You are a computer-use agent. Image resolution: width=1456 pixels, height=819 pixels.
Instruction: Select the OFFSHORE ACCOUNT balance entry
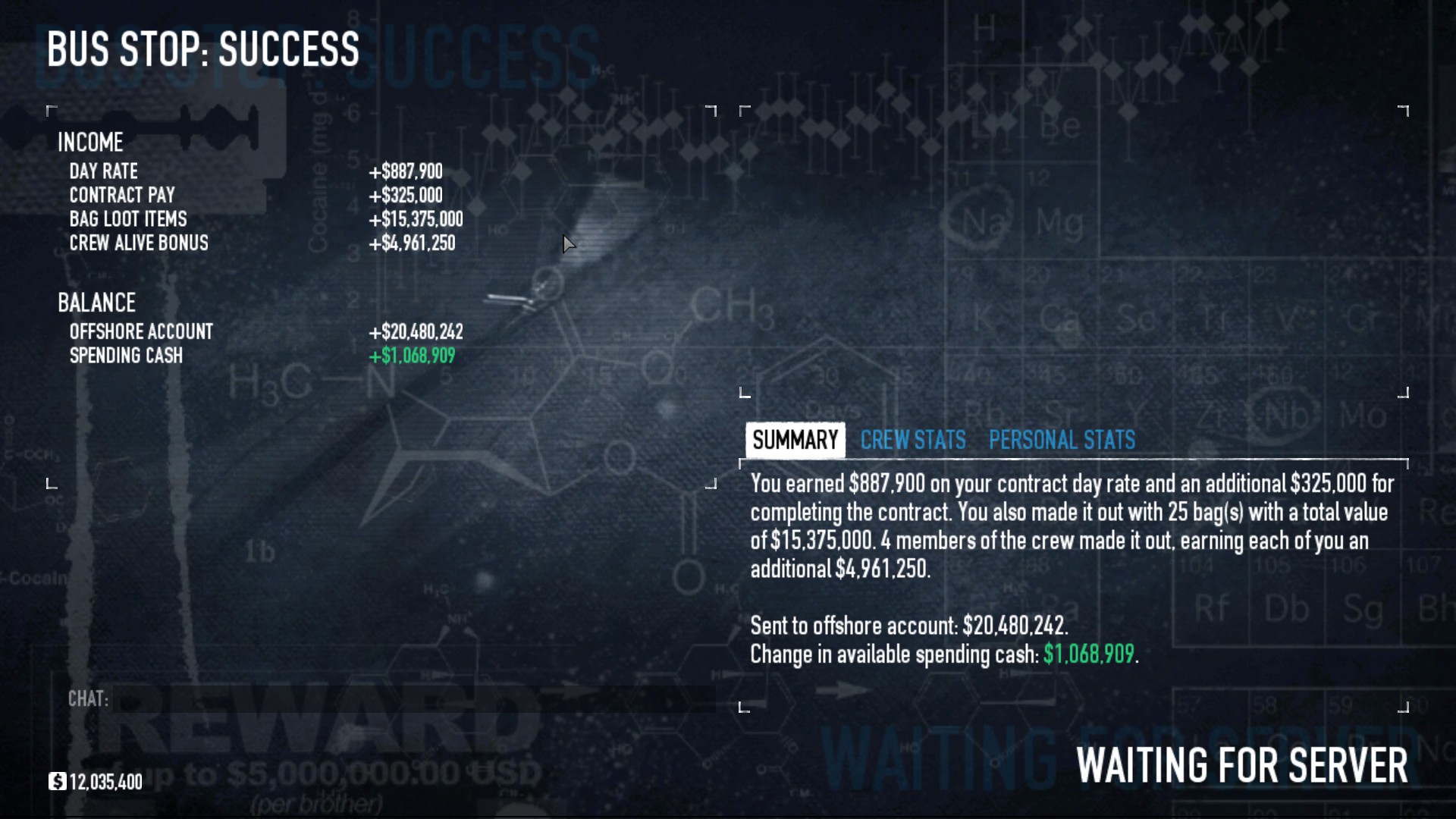140,331
